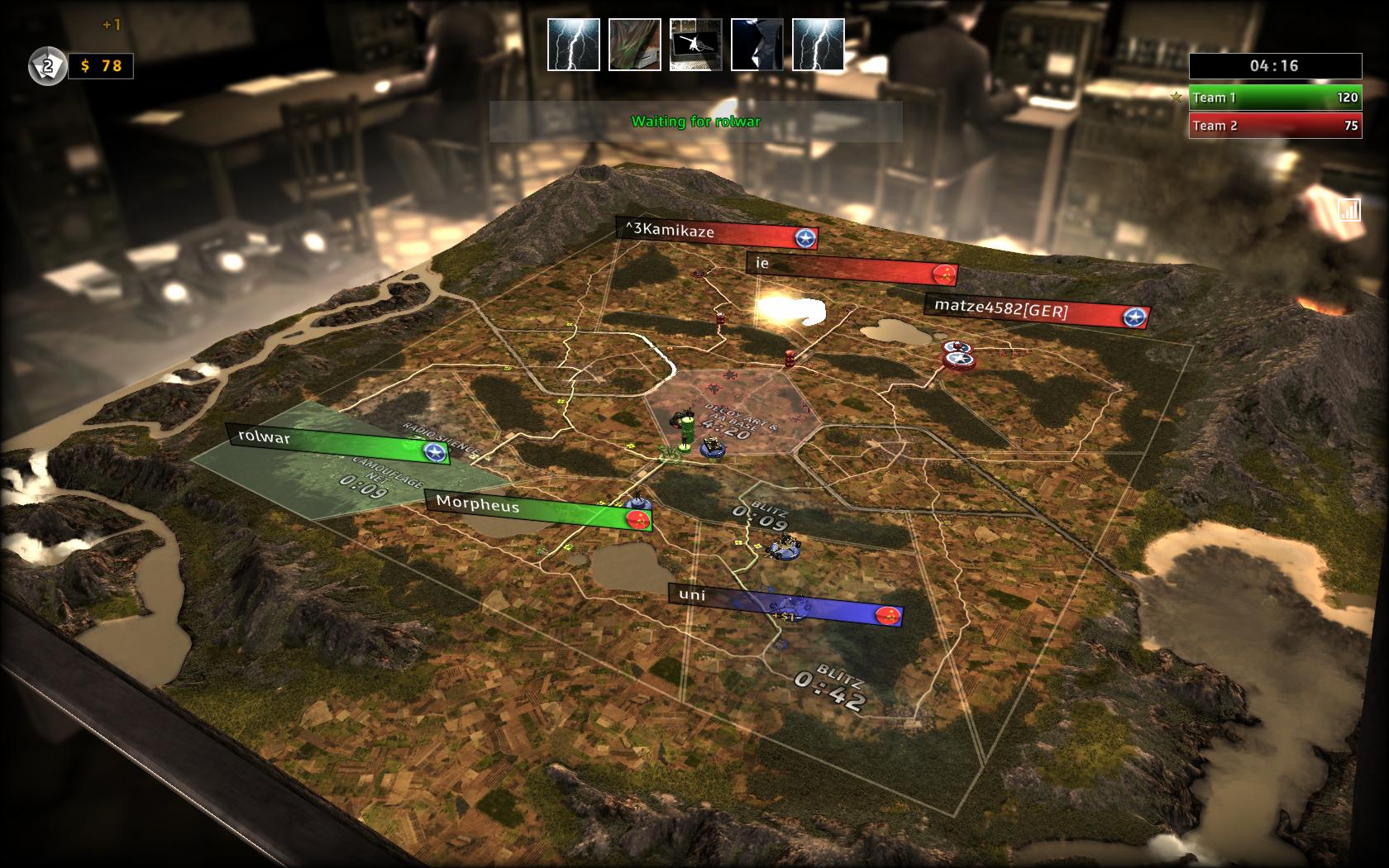
Task: Click the blue "uni" player banner
Action: [785, 604]
